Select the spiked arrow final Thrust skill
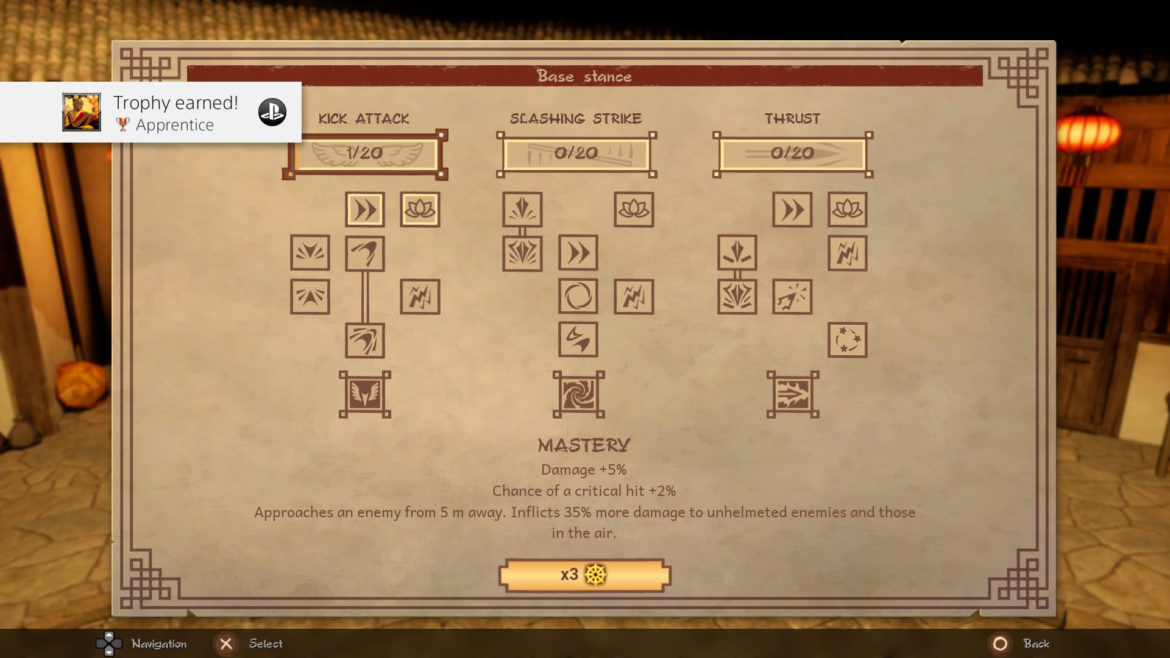 792,394
